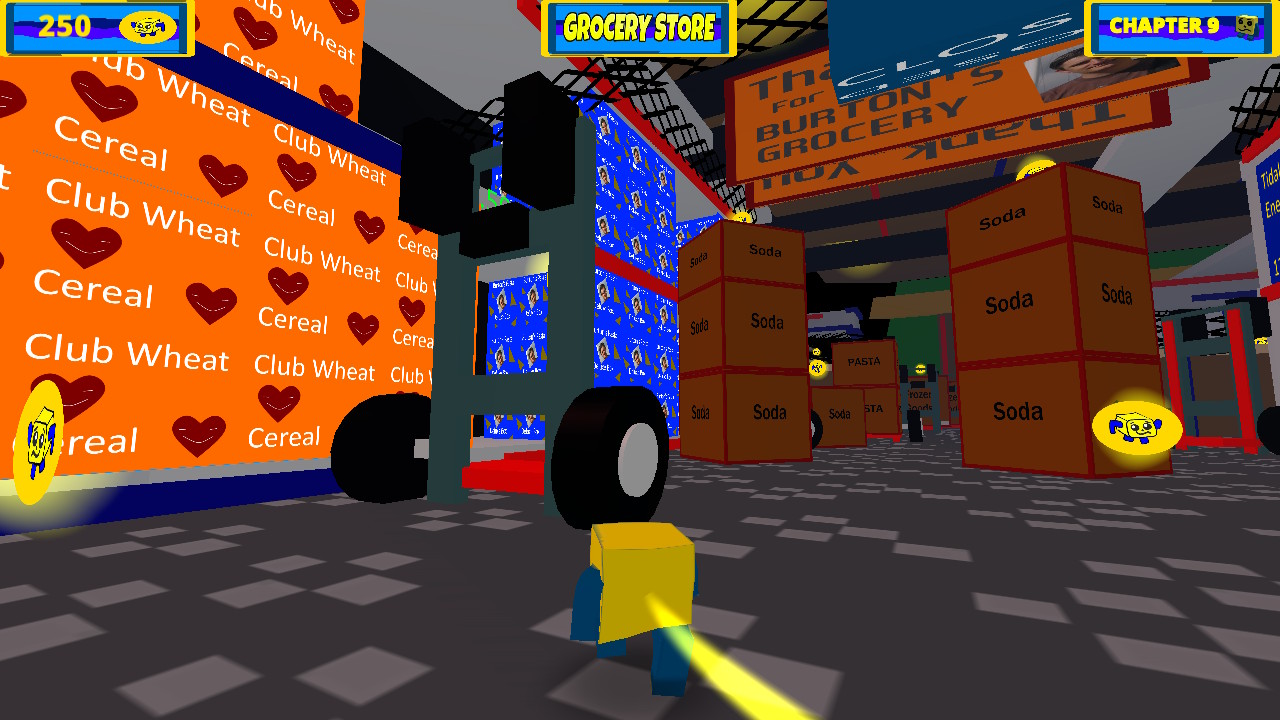Click the small smiley token near the Frozen Goods sign

920,369
